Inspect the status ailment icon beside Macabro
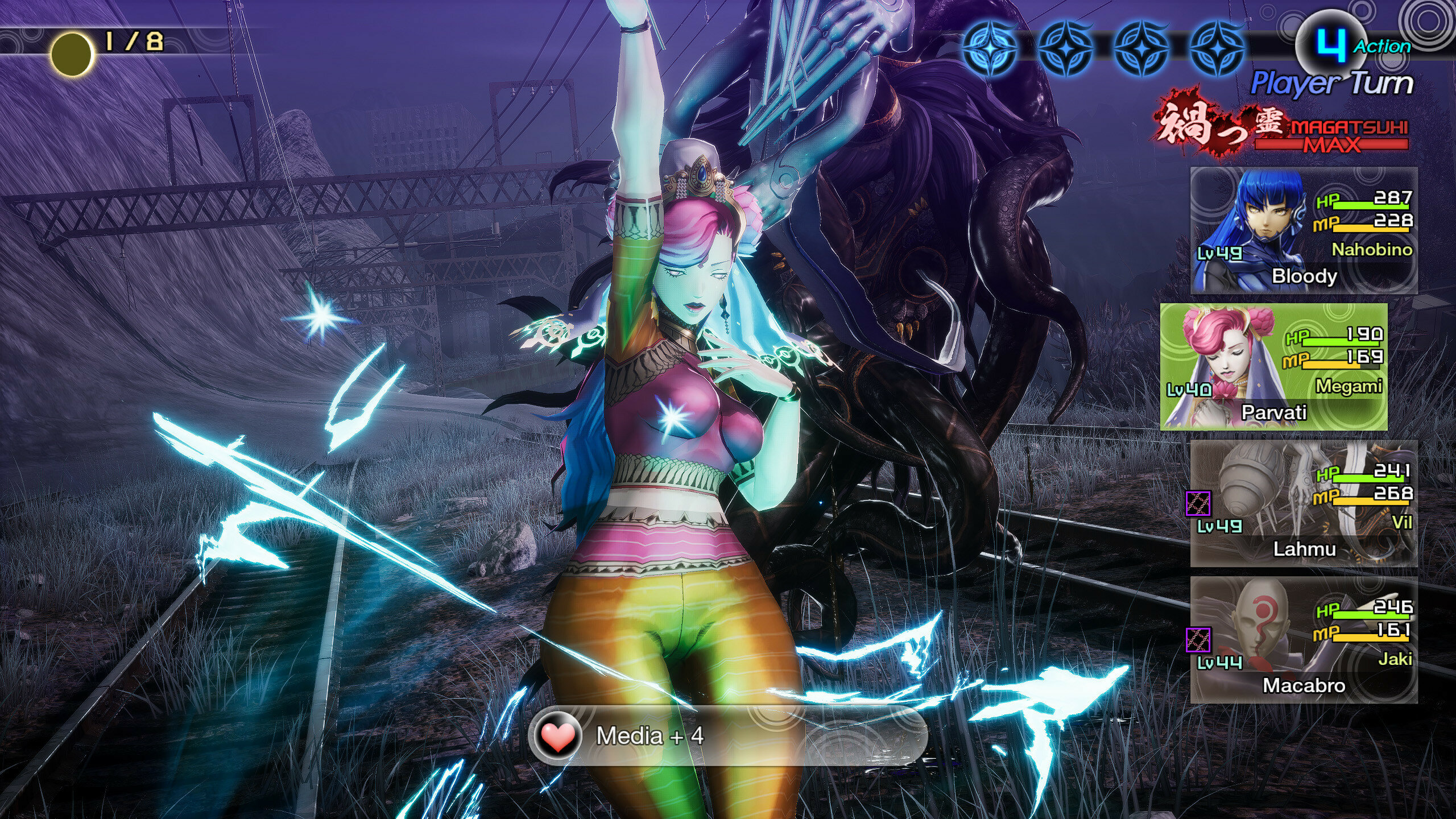 pyautogui.click(x=1198, y=640)
